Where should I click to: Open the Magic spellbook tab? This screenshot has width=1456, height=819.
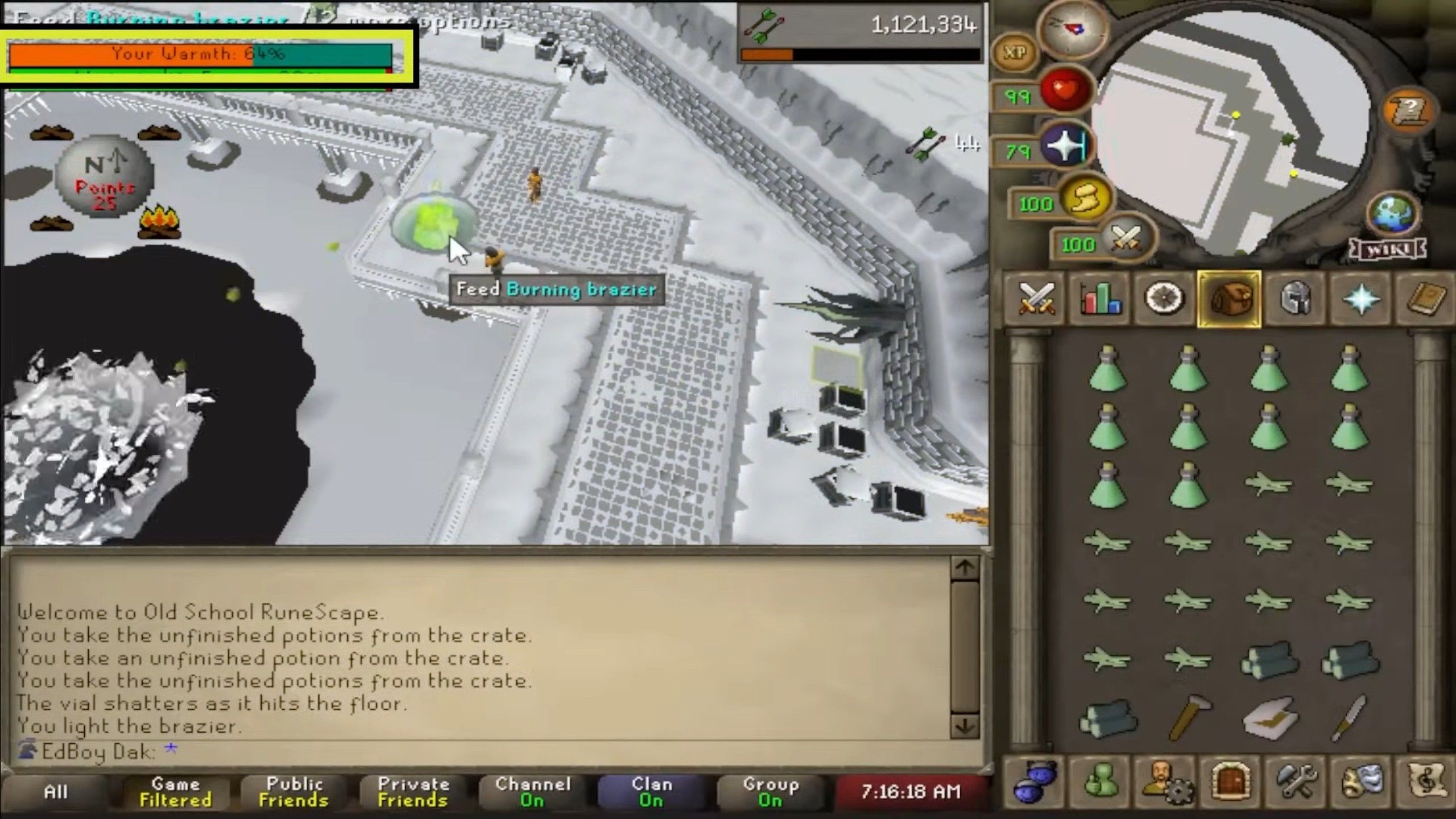[1424, 300]
